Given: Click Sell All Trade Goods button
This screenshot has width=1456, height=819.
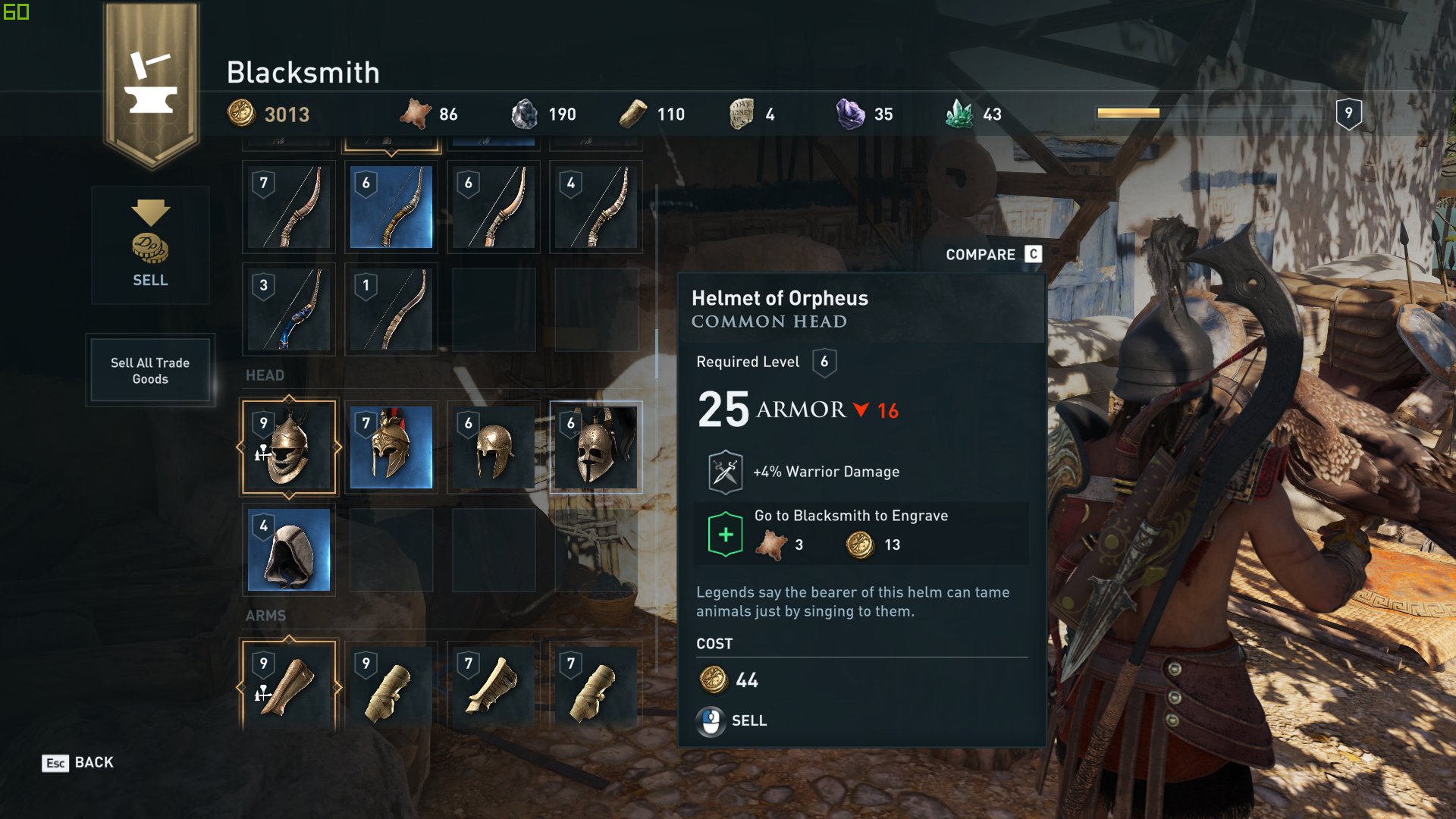Looking at the screenshot, I should coord(150,371).
